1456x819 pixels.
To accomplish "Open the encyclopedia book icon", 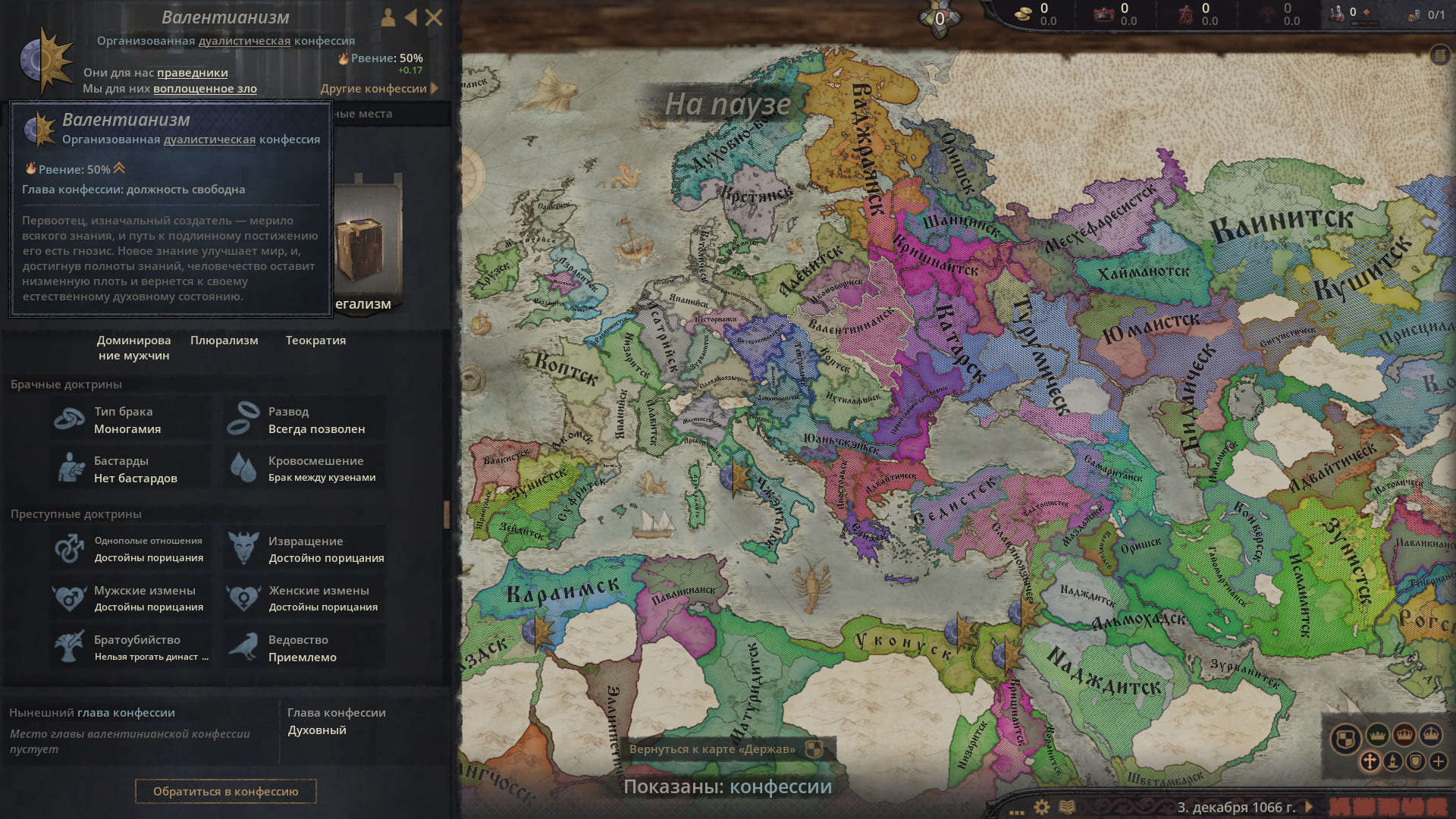I will [x=1067, y=807].
